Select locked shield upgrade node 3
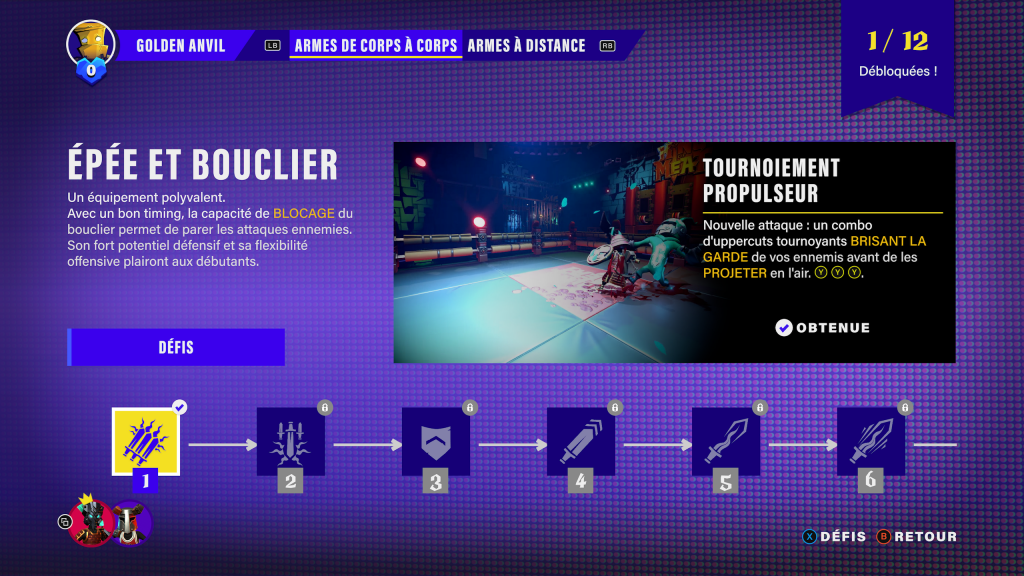1024x576 pixels. [436, 441]
